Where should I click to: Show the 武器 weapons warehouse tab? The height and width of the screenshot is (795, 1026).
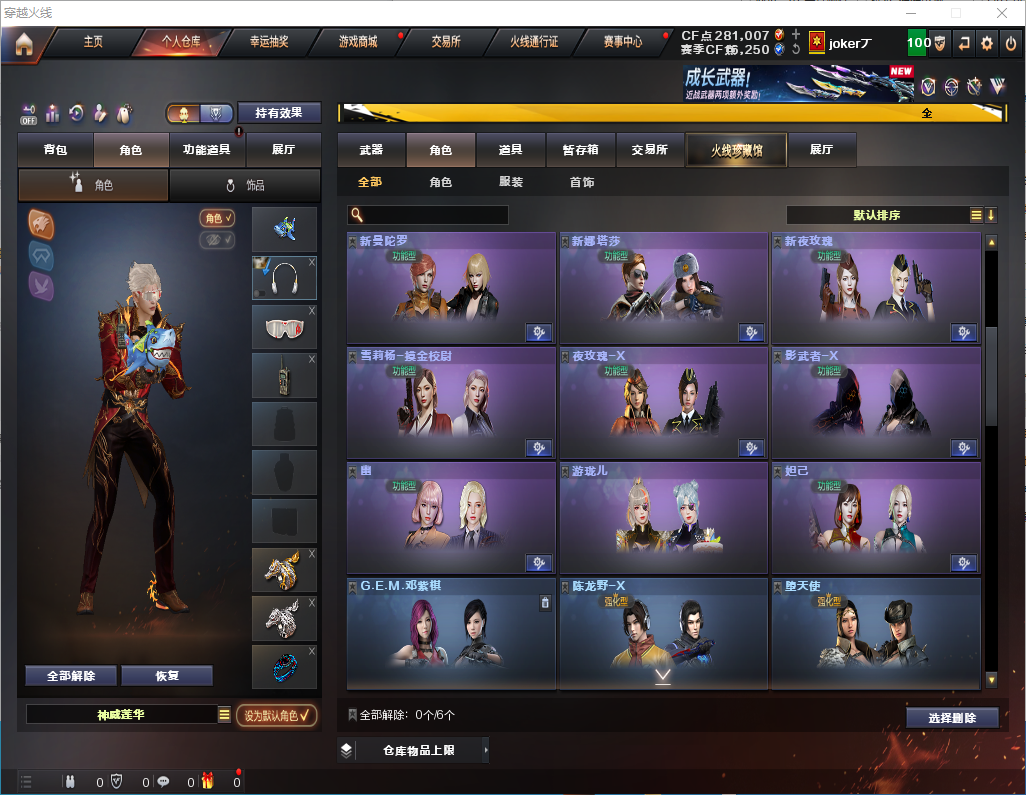371,150
